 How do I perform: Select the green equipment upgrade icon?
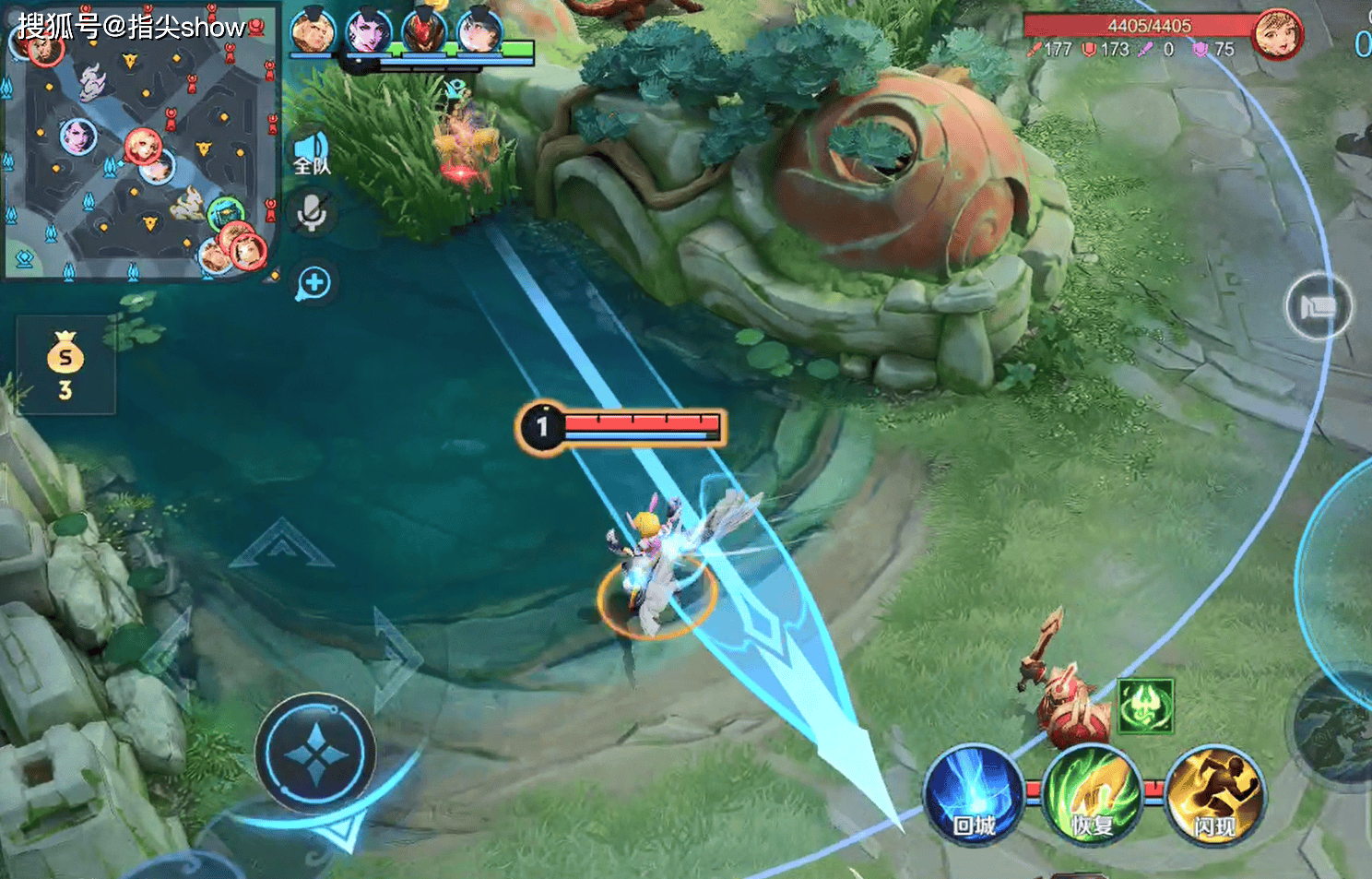1145,707
